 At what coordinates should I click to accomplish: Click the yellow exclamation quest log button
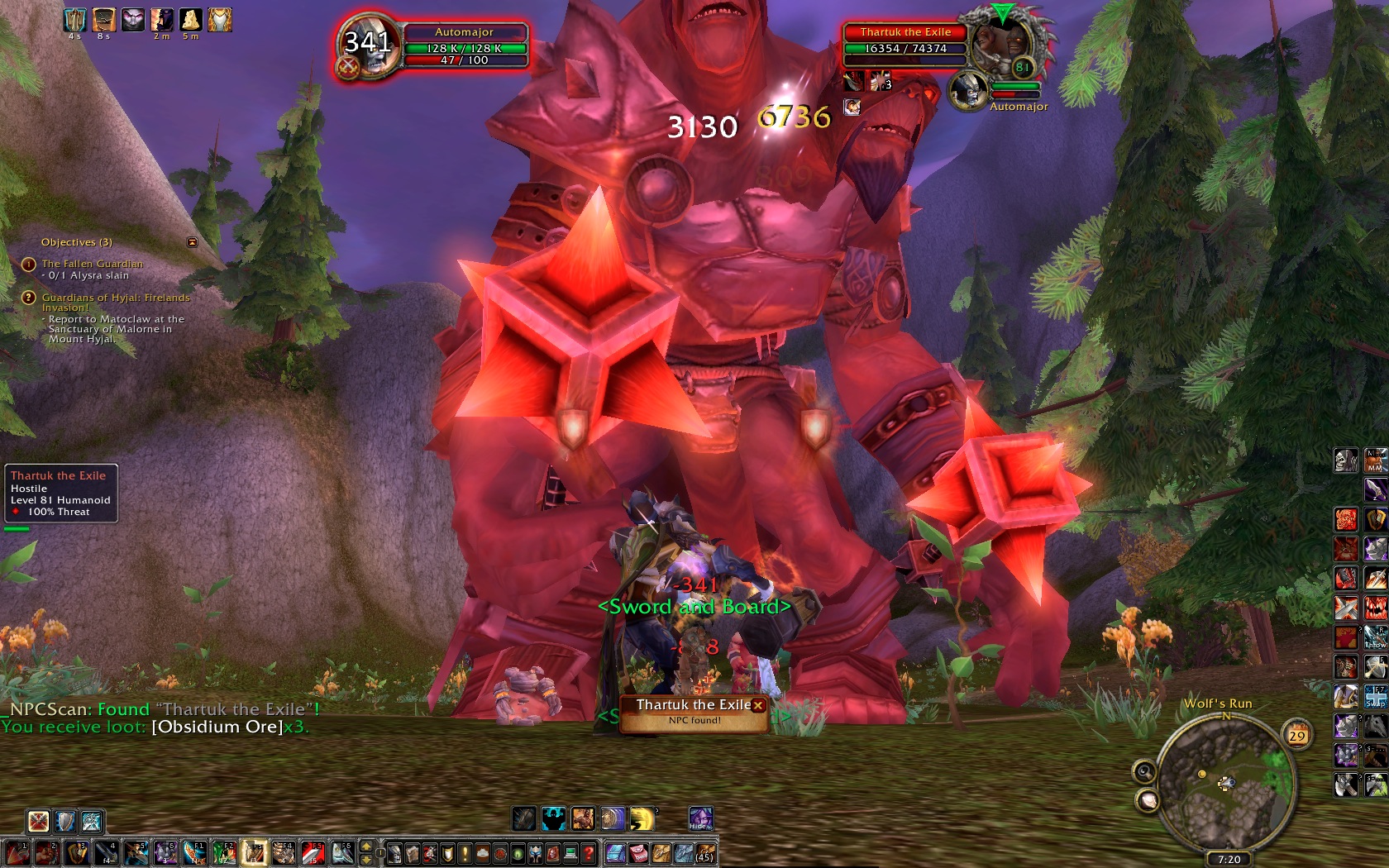465,852
